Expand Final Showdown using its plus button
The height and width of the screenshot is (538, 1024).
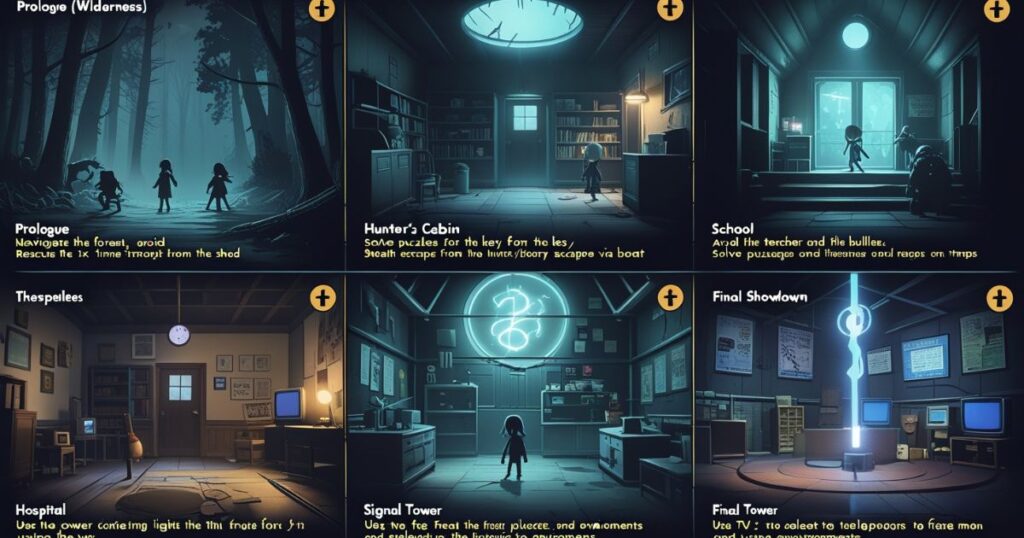click(x=997, y=298)
